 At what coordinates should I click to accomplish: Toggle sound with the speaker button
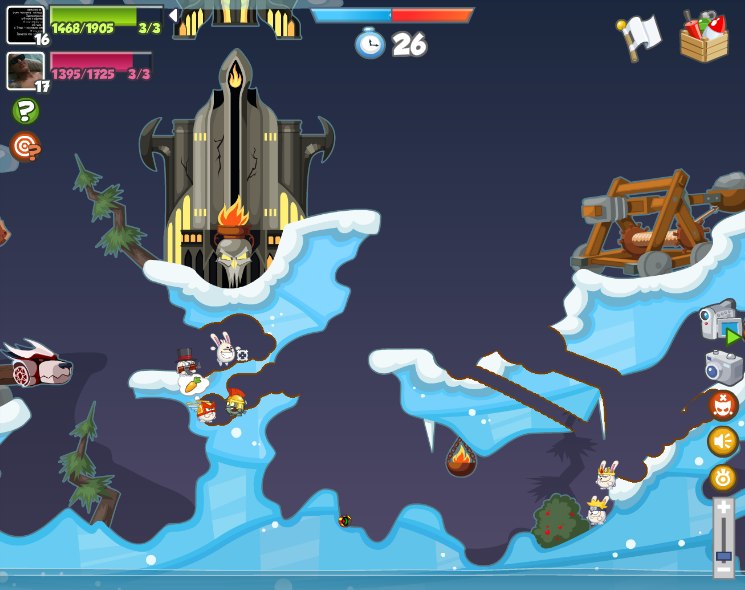(723, 441)
